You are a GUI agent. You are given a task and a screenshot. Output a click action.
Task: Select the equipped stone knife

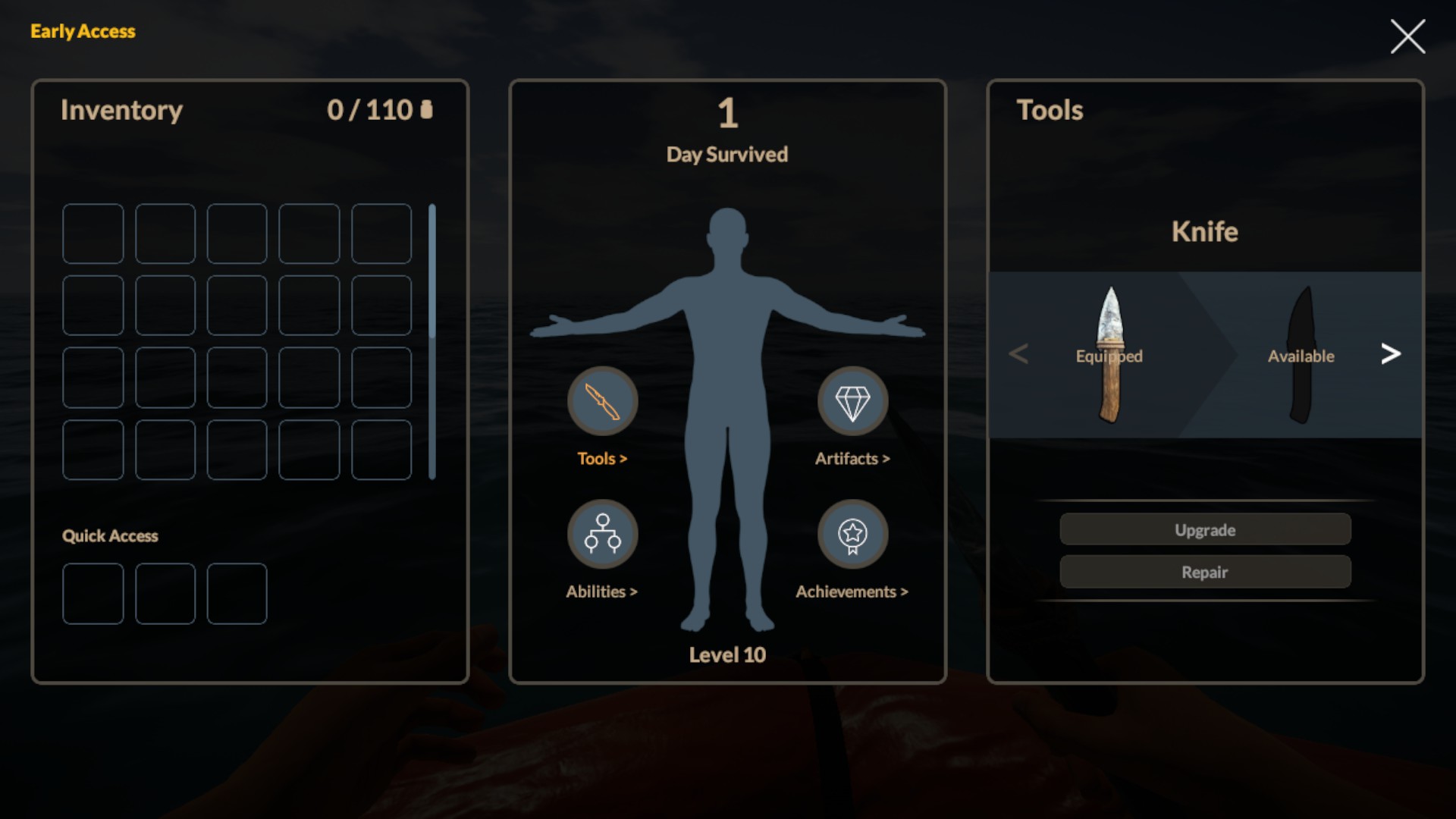click(1109, 355)
